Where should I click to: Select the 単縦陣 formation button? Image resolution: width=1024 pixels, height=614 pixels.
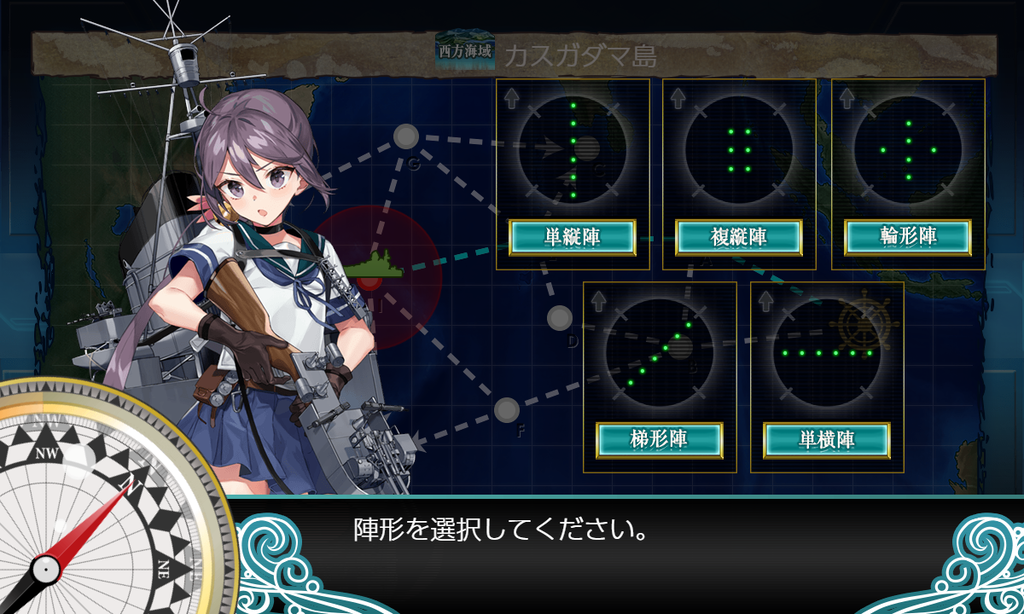coord(572,237)
